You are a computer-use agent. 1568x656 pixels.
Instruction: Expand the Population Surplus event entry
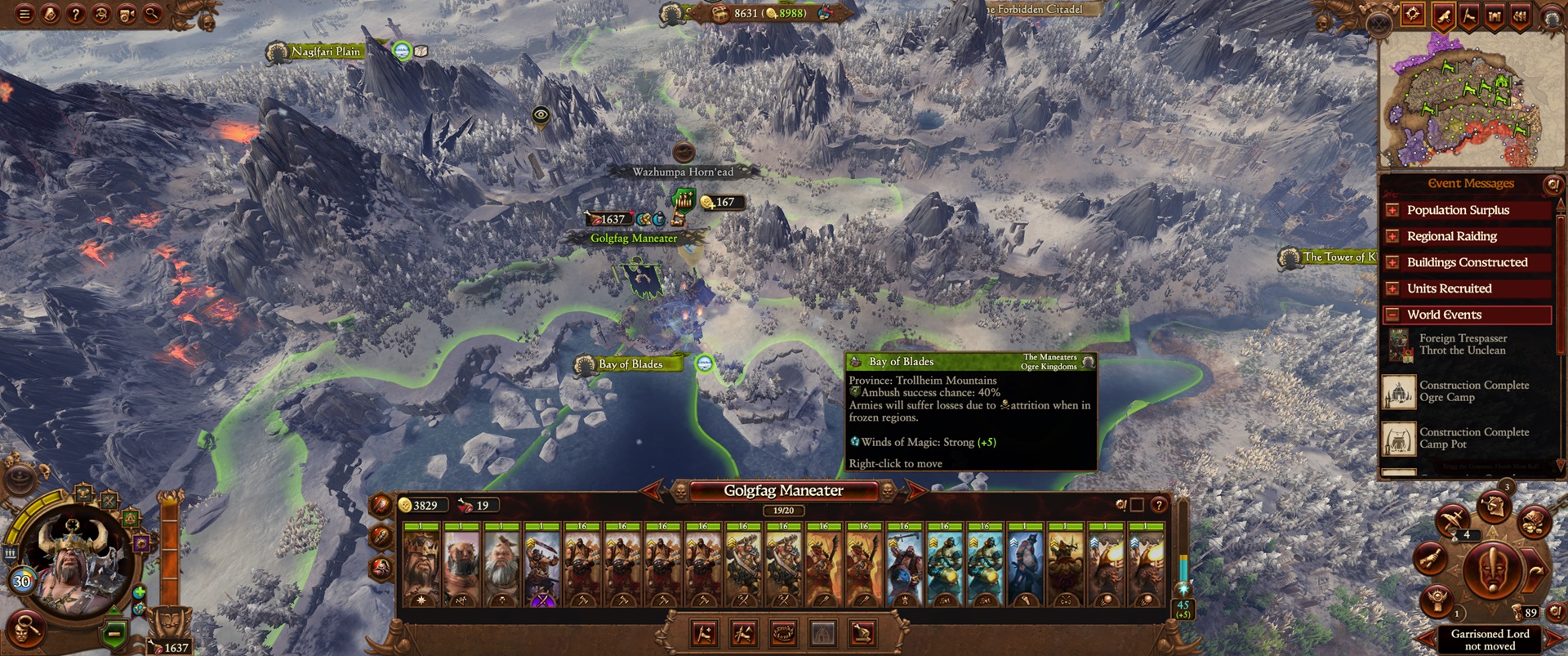pos(1393,210)
